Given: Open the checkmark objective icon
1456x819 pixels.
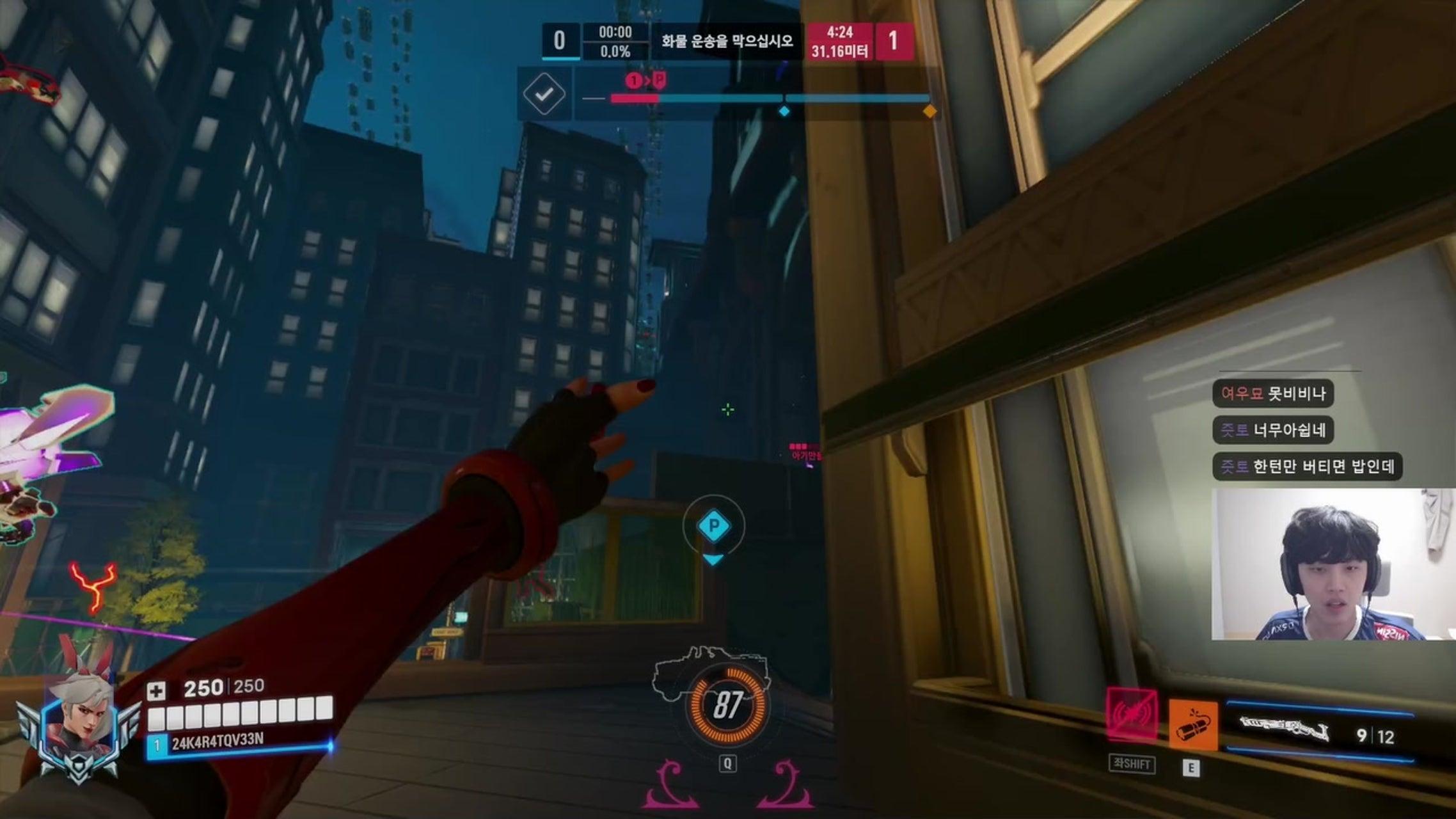Looking at the screenshot, I should coord(544,95).
